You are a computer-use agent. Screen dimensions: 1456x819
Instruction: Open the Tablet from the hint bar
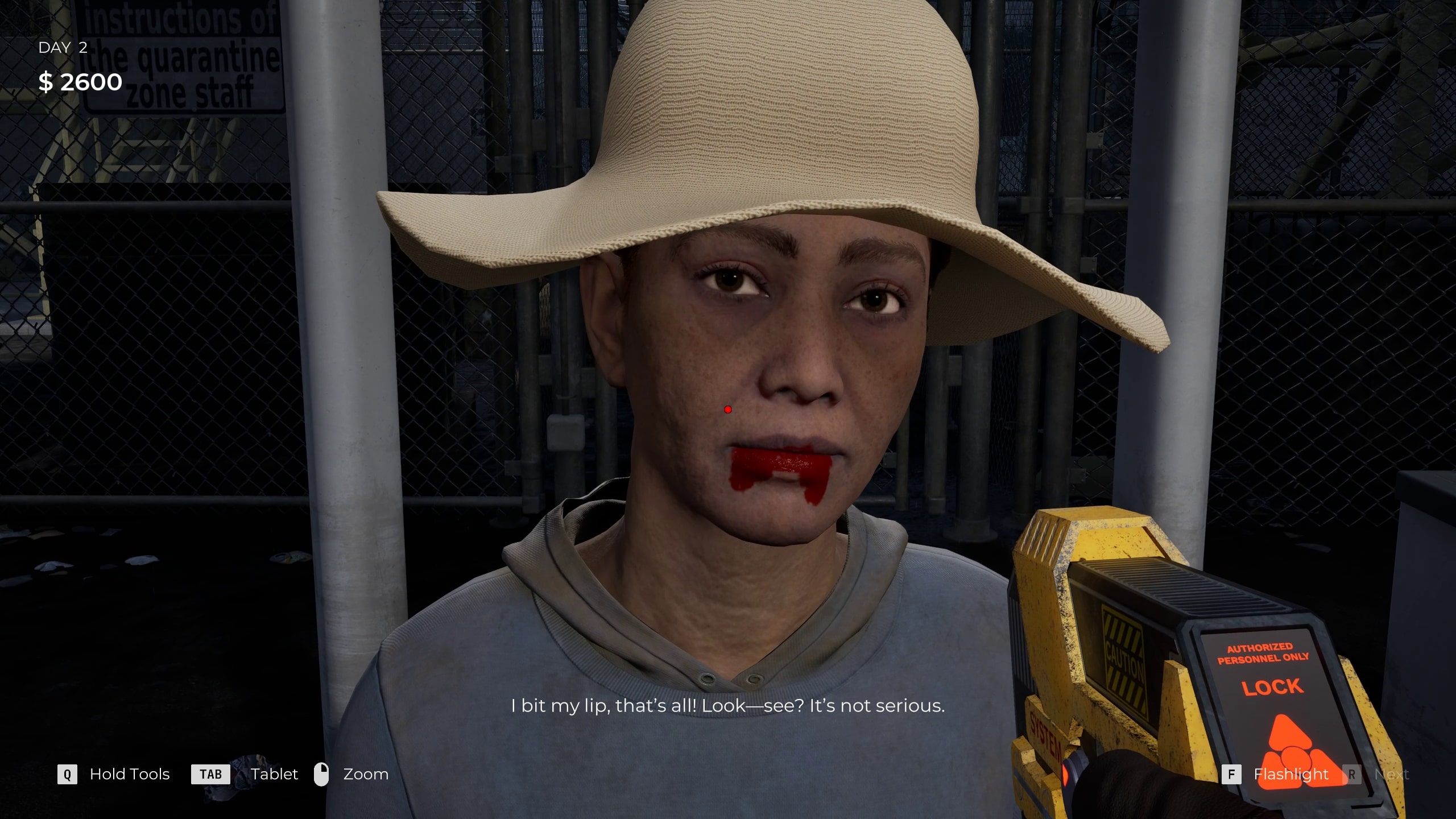coord(274,774)
